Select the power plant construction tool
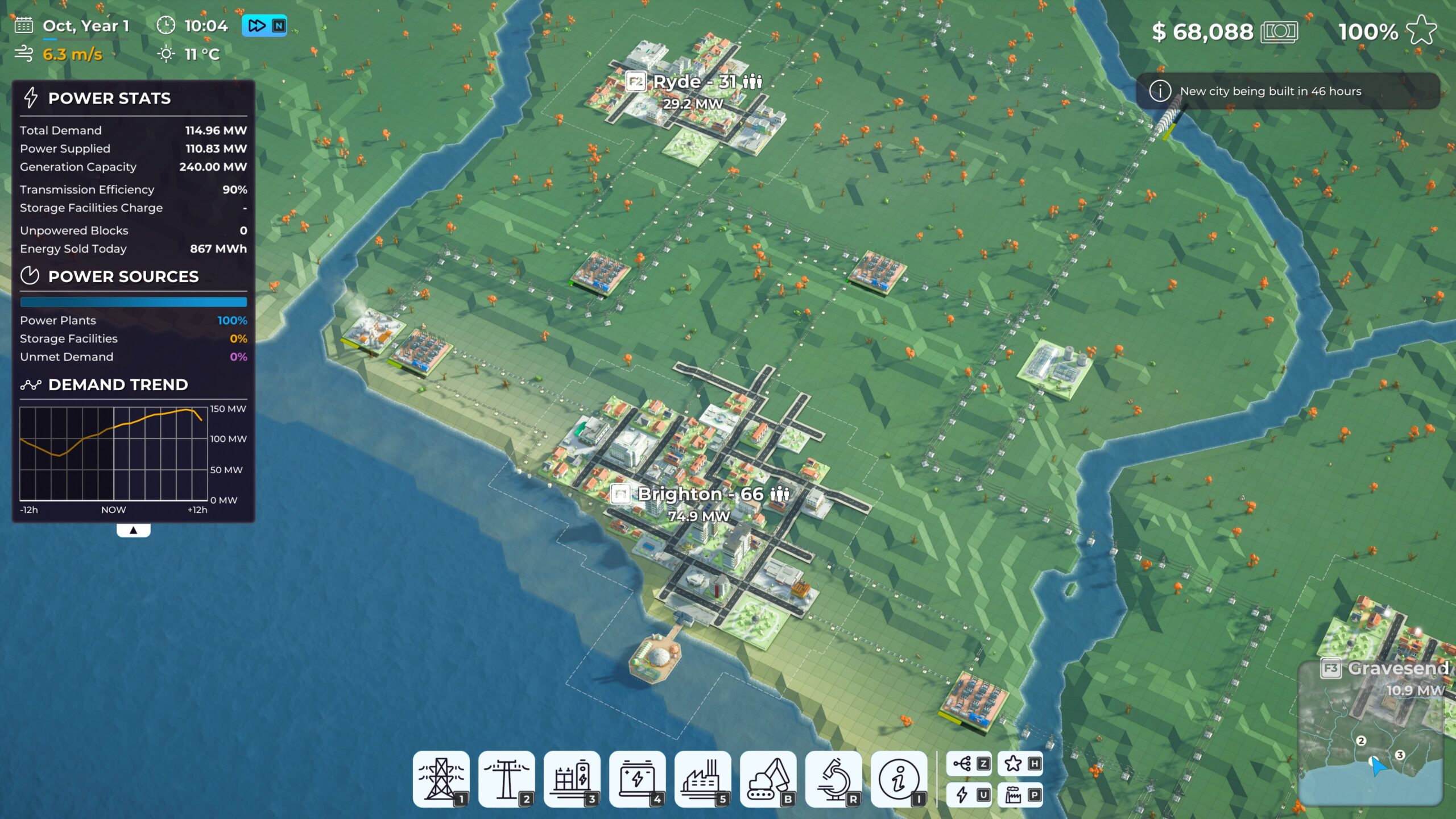The image size is (1456, 819). click(702, 779)
